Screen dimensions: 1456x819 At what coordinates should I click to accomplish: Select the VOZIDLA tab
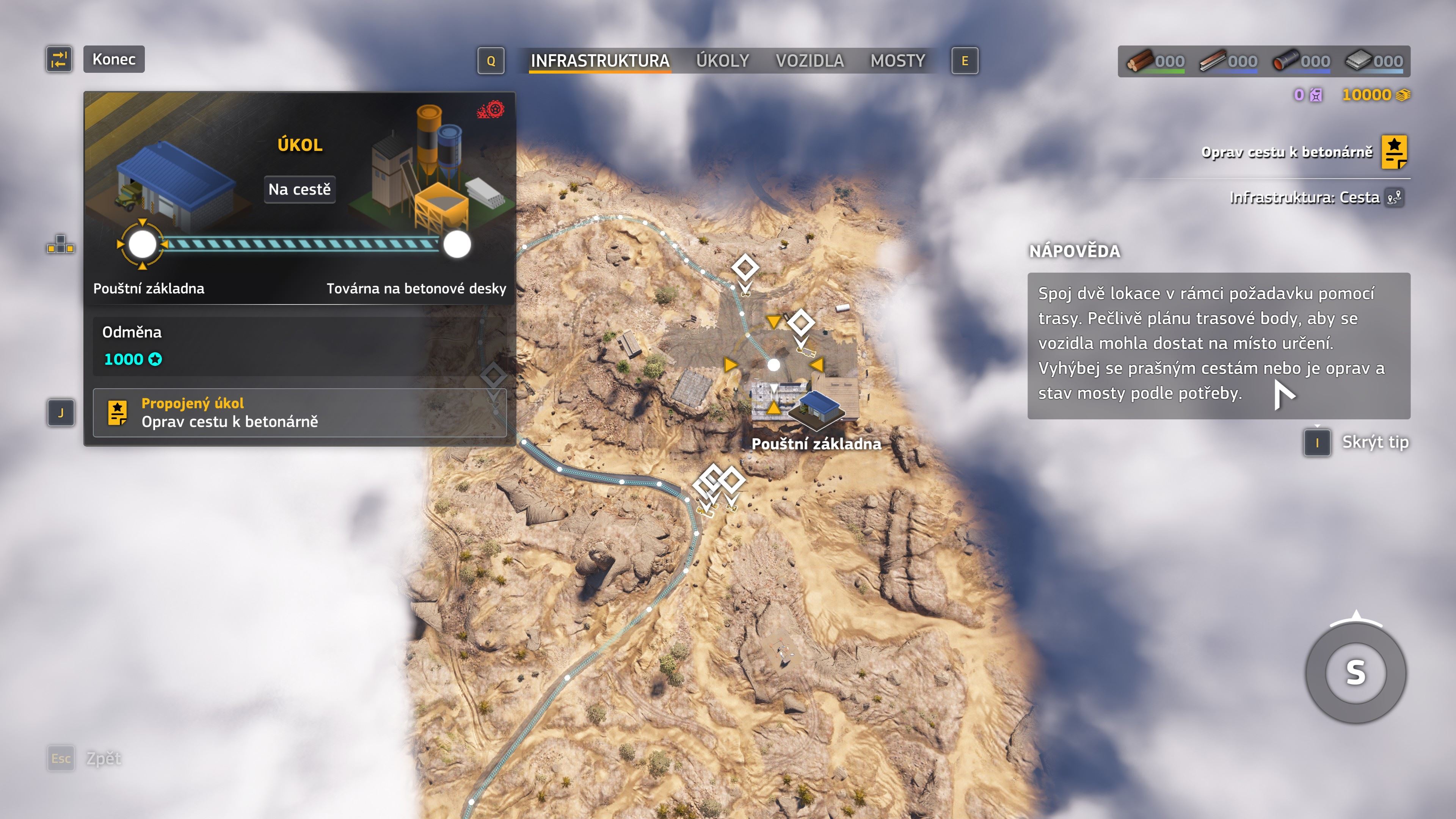pos(810,61)
